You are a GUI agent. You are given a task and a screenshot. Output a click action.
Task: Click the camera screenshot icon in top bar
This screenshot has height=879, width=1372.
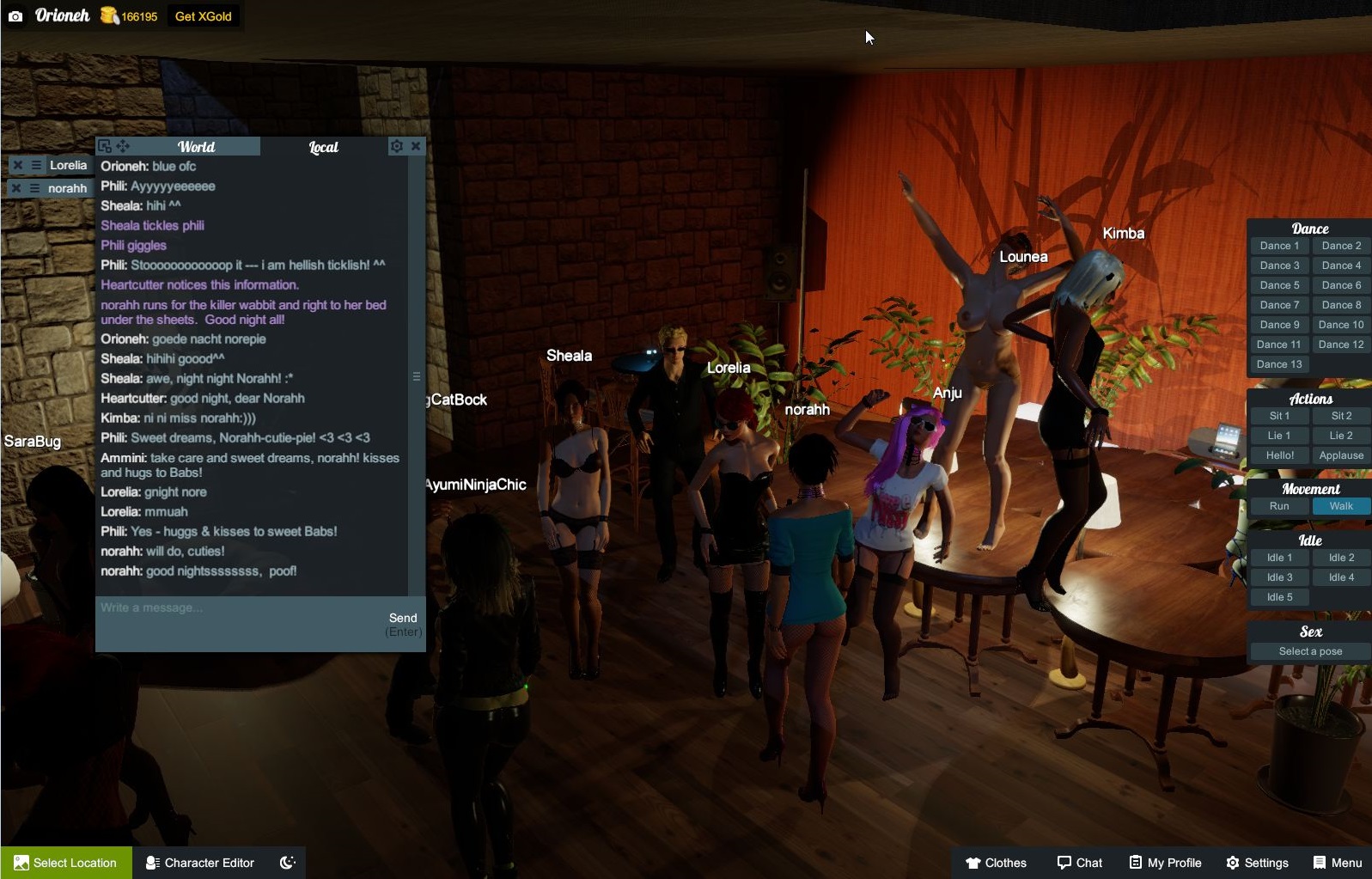16,15
